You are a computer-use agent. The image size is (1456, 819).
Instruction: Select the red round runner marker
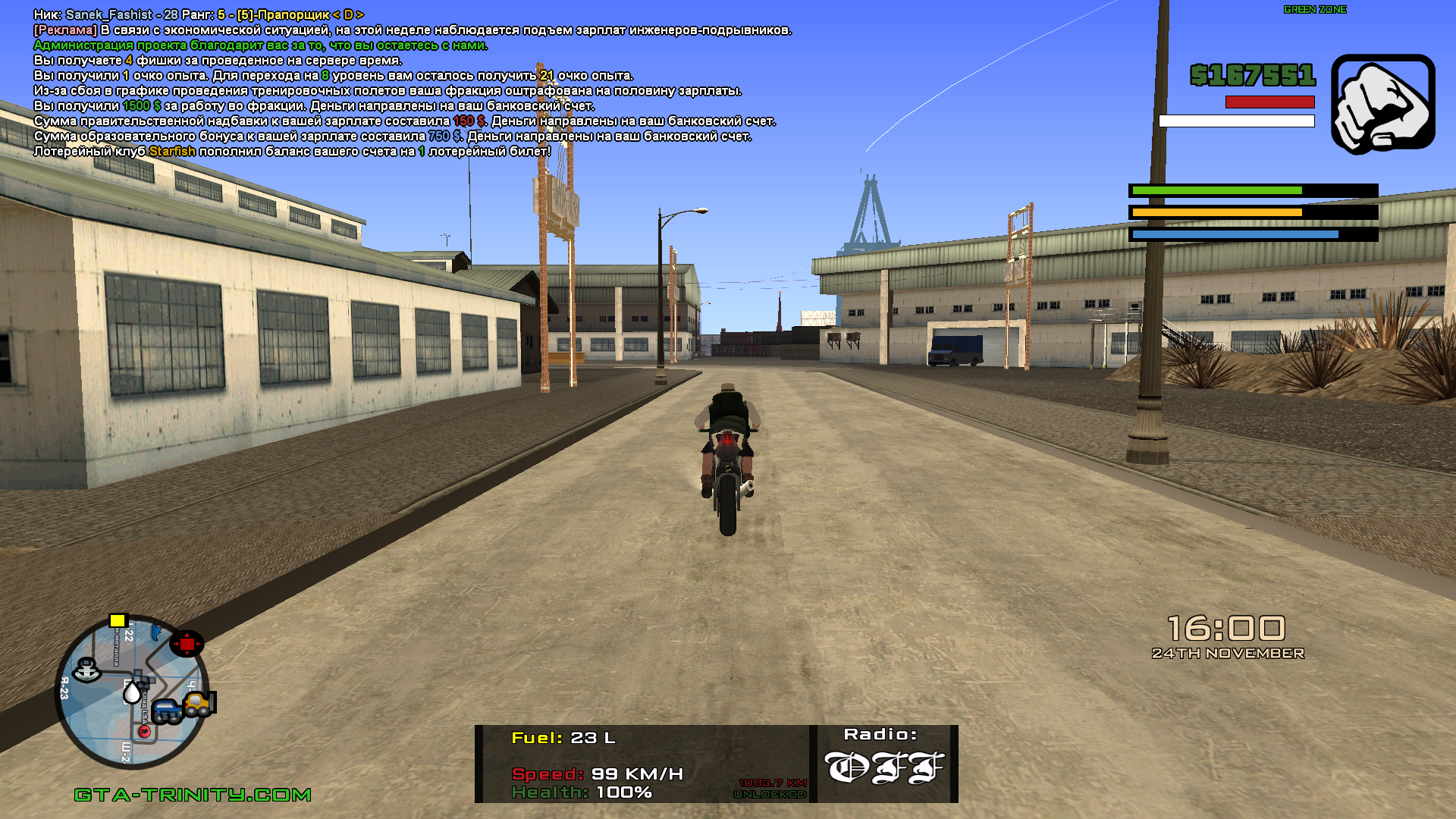144,731
